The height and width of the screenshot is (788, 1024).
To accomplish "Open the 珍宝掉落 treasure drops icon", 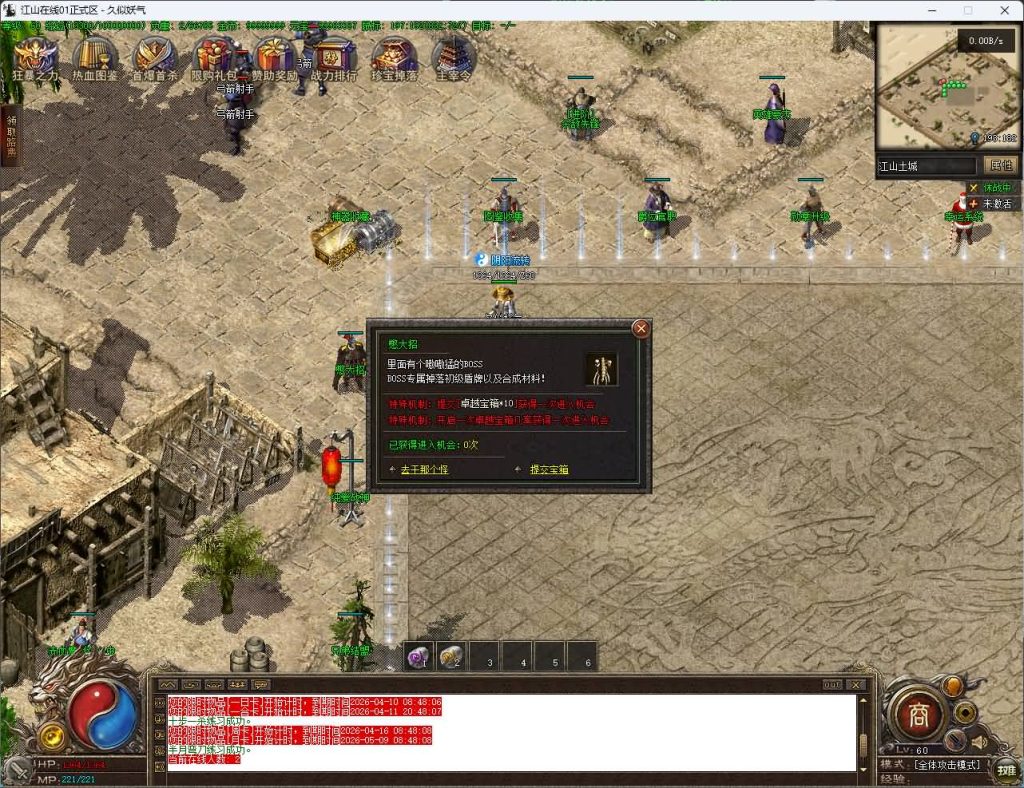I will [x=393, y=58].
